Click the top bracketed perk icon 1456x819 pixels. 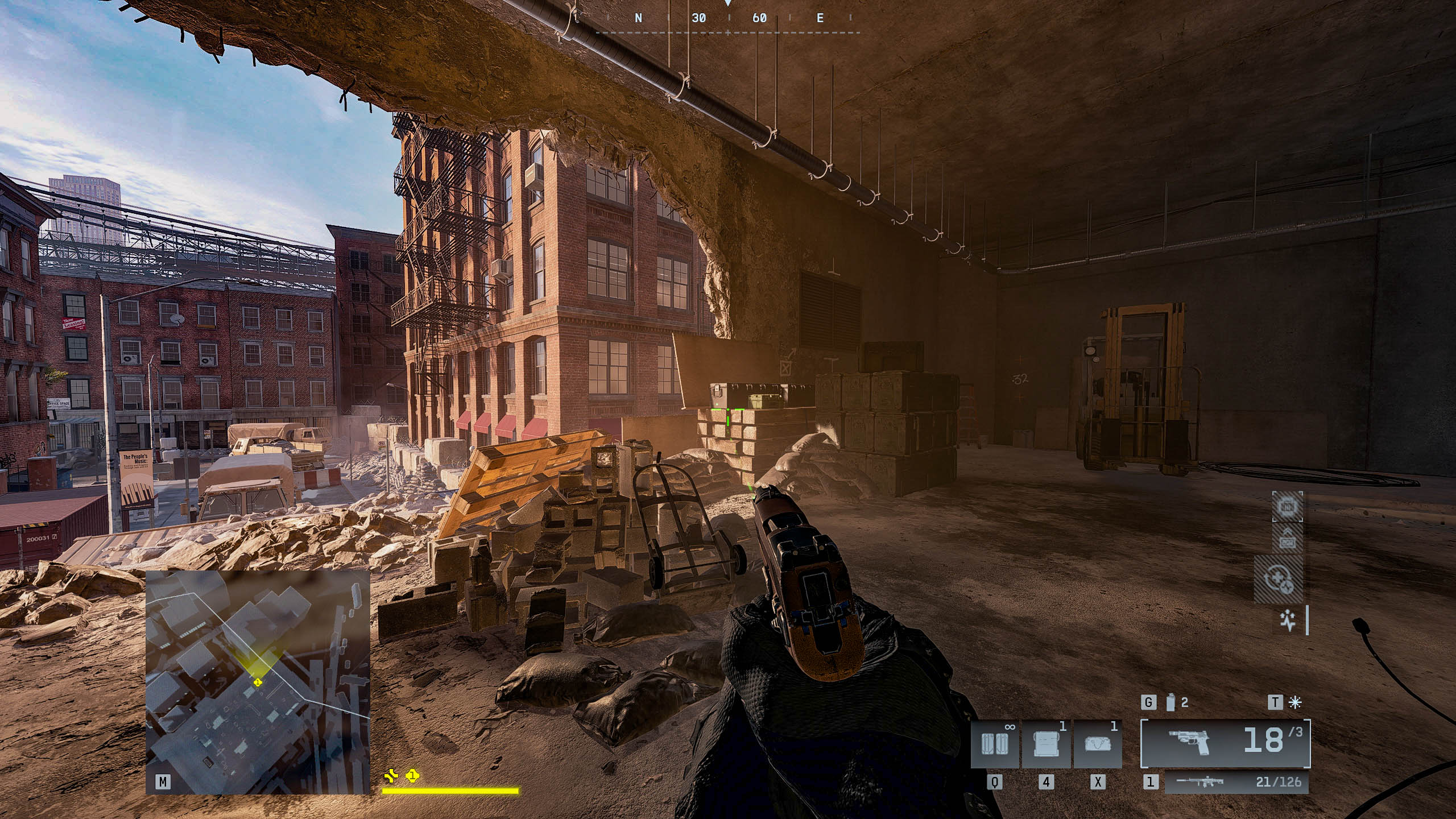[1287, 507]
